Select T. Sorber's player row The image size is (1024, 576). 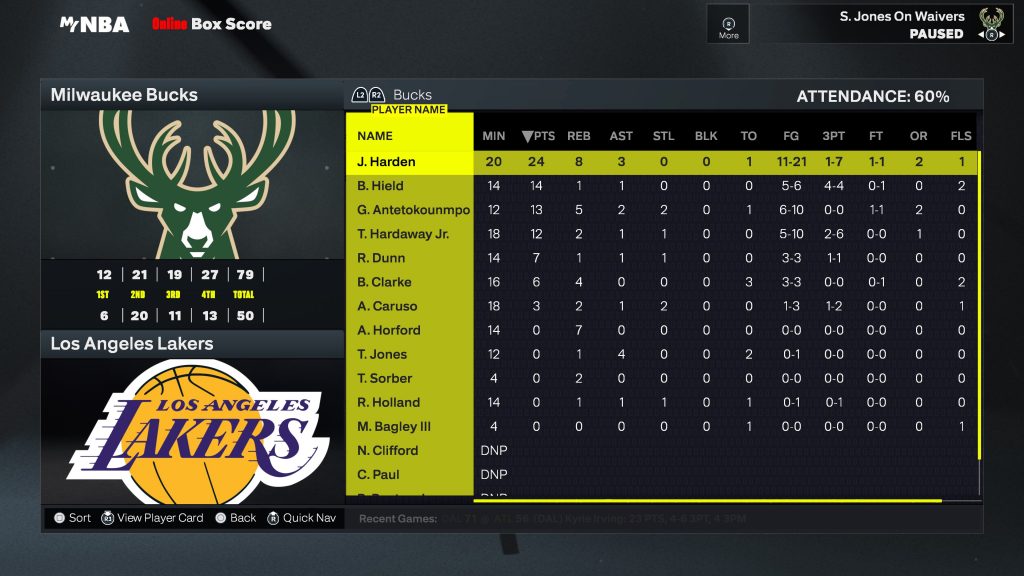coord(385,378)
